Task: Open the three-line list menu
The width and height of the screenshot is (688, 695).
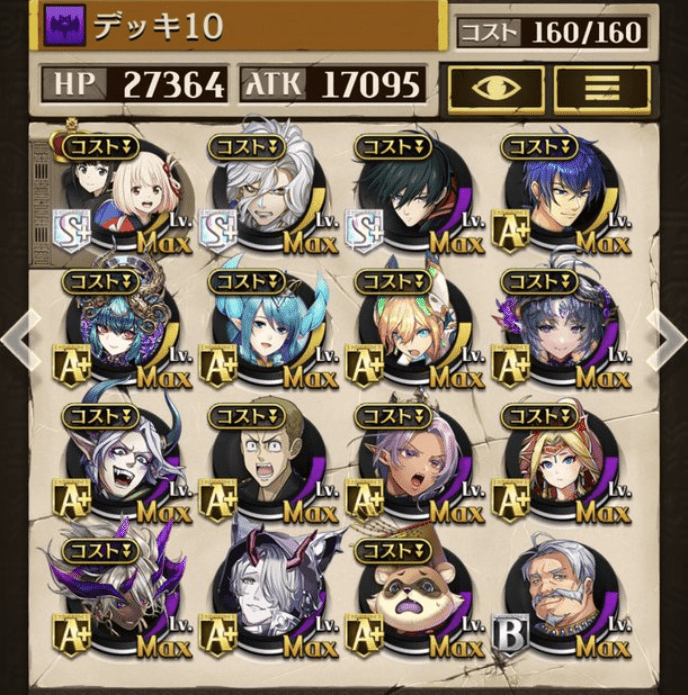Action: click(601, 87)
